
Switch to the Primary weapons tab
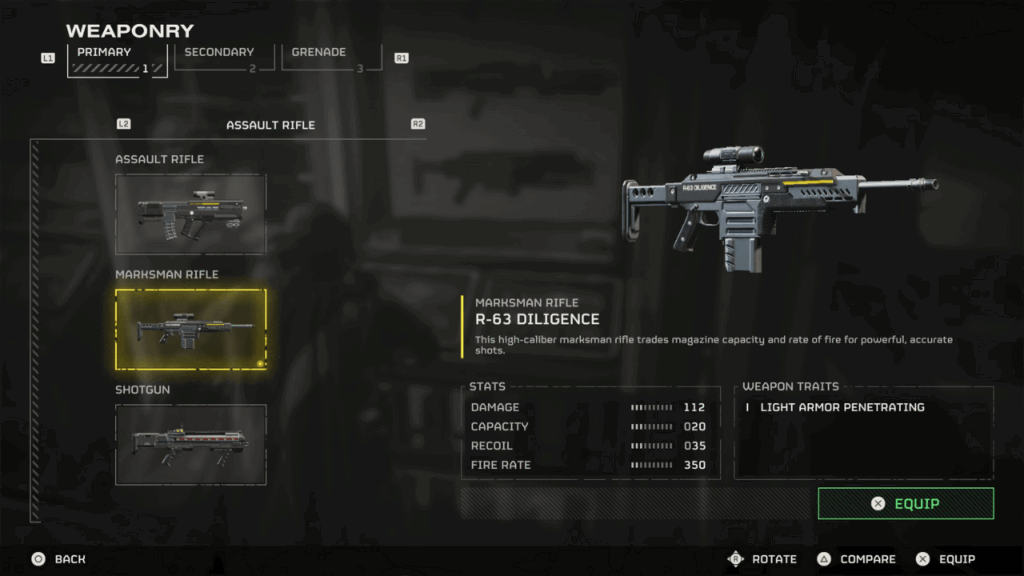click(x=117, y=59)
